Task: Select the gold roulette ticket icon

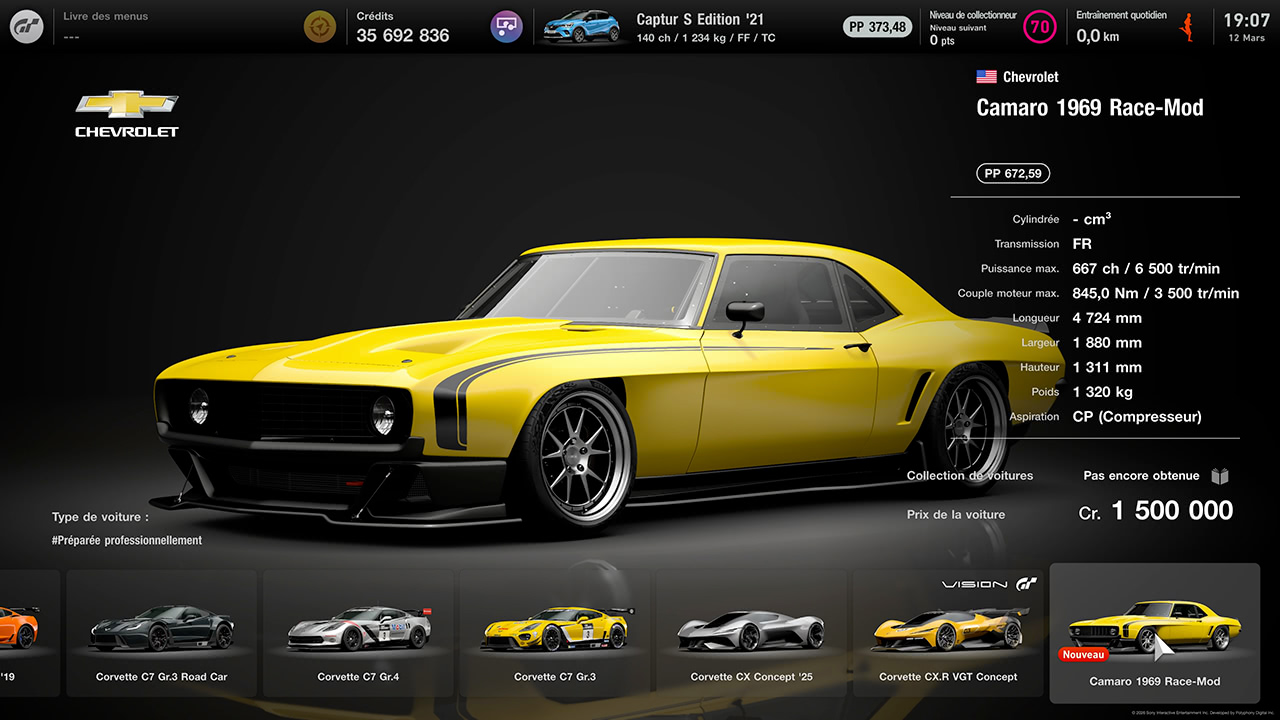Action: 320,26
